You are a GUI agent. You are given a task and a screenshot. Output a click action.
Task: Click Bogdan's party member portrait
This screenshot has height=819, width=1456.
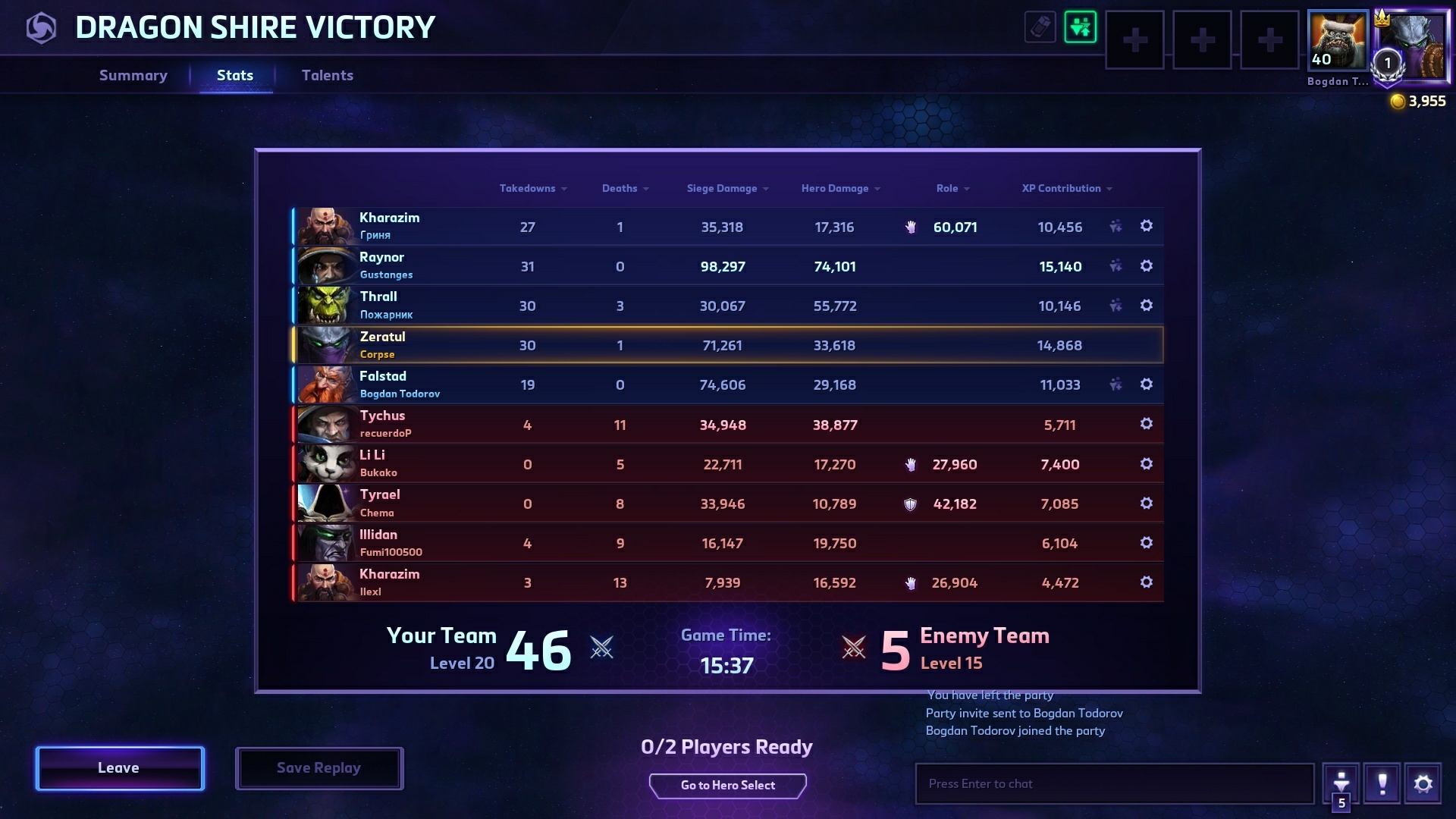coord(1338,40)
